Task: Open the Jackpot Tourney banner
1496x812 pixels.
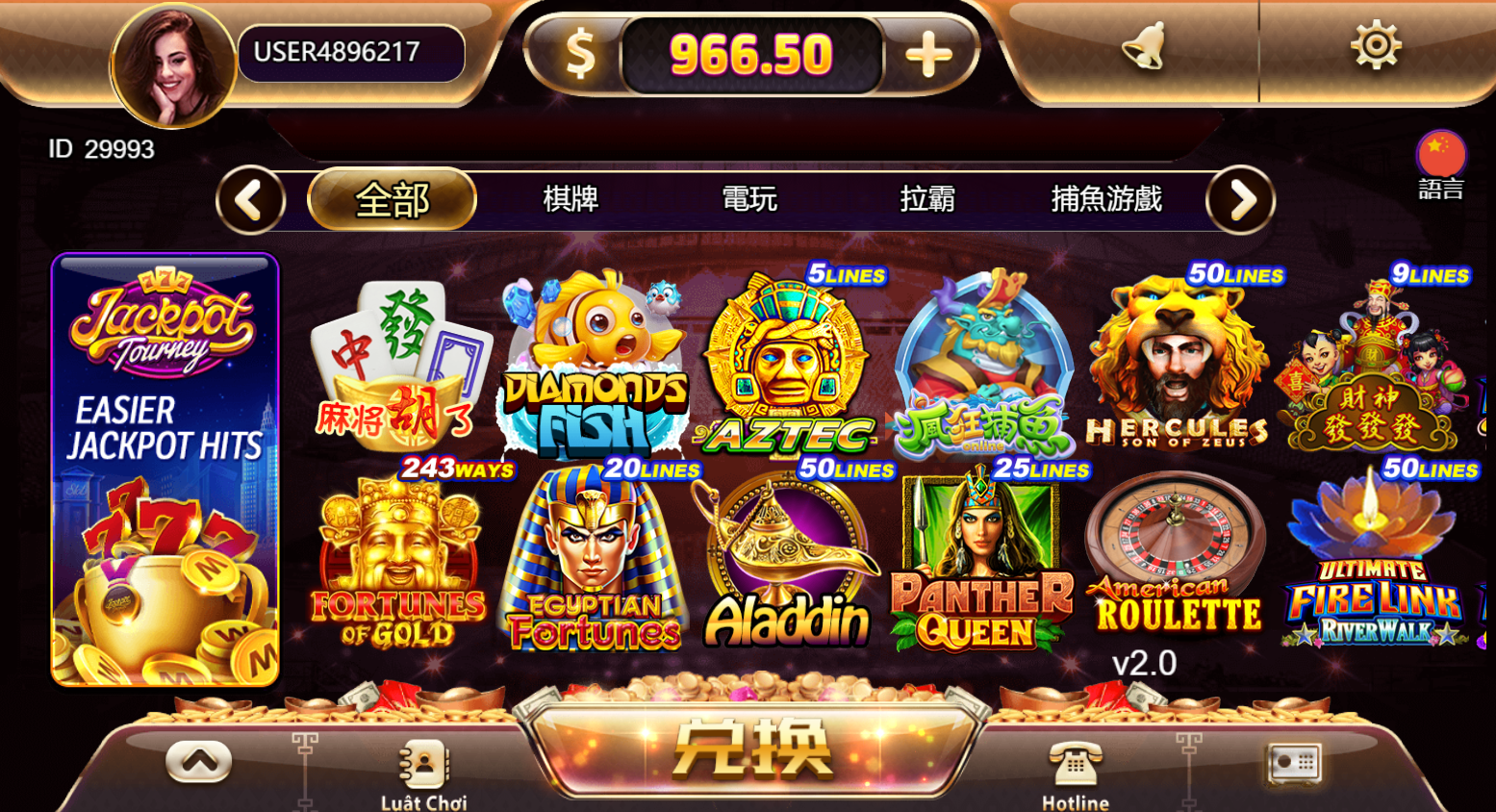Action: click(x=164, y=469)
